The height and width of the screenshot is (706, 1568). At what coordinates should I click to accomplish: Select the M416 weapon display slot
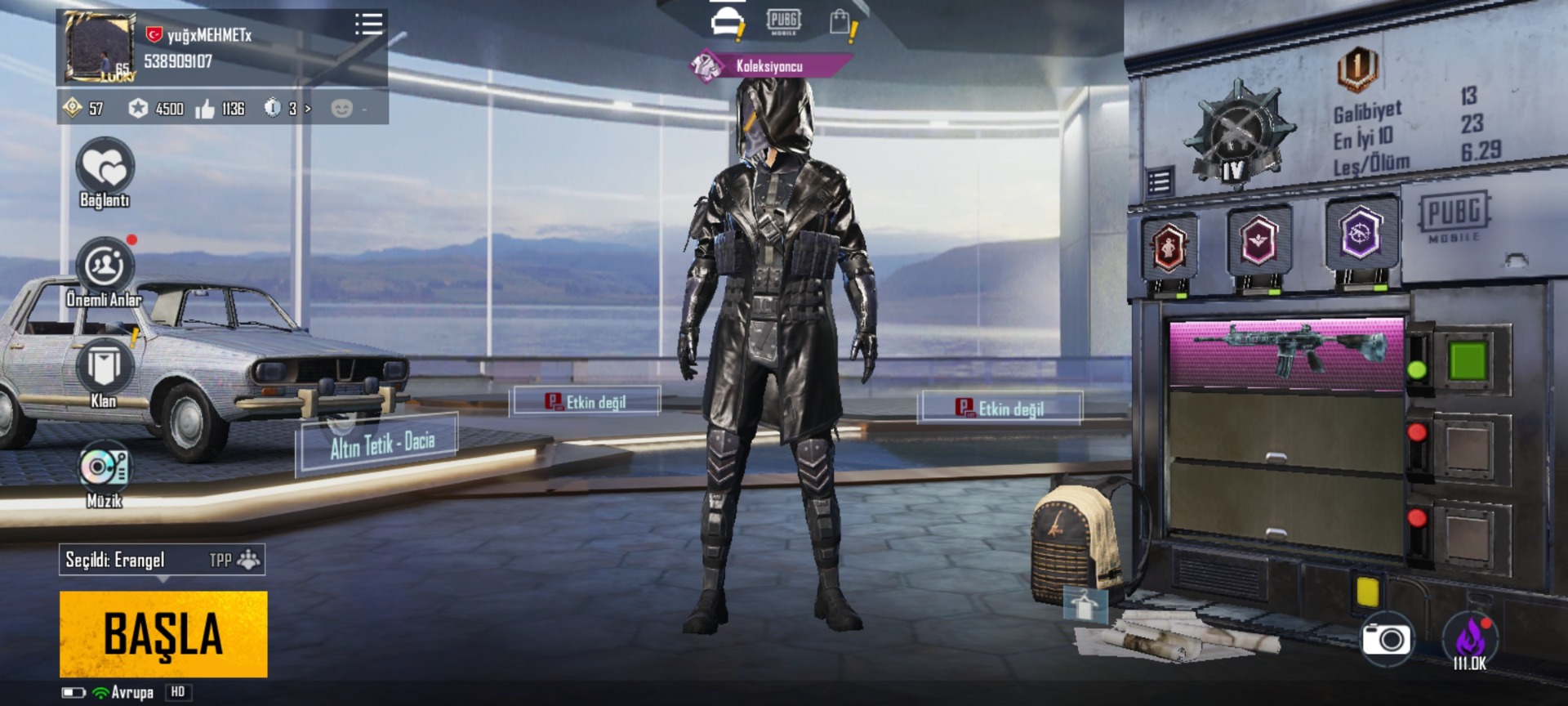click(x=1287, y=352)
